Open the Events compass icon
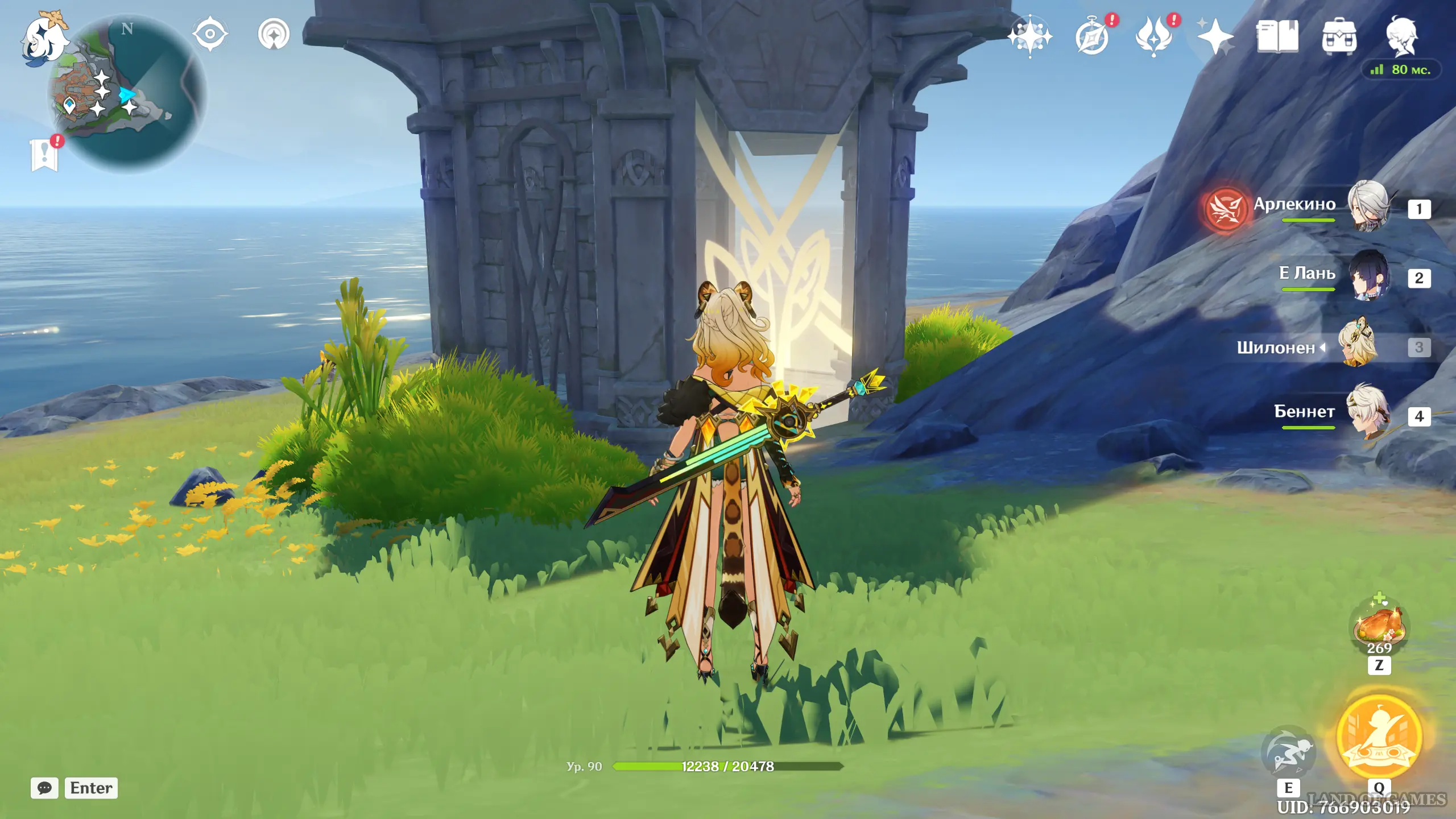1456x819 pixels. pyautogui.click(x=1093, y=38)
